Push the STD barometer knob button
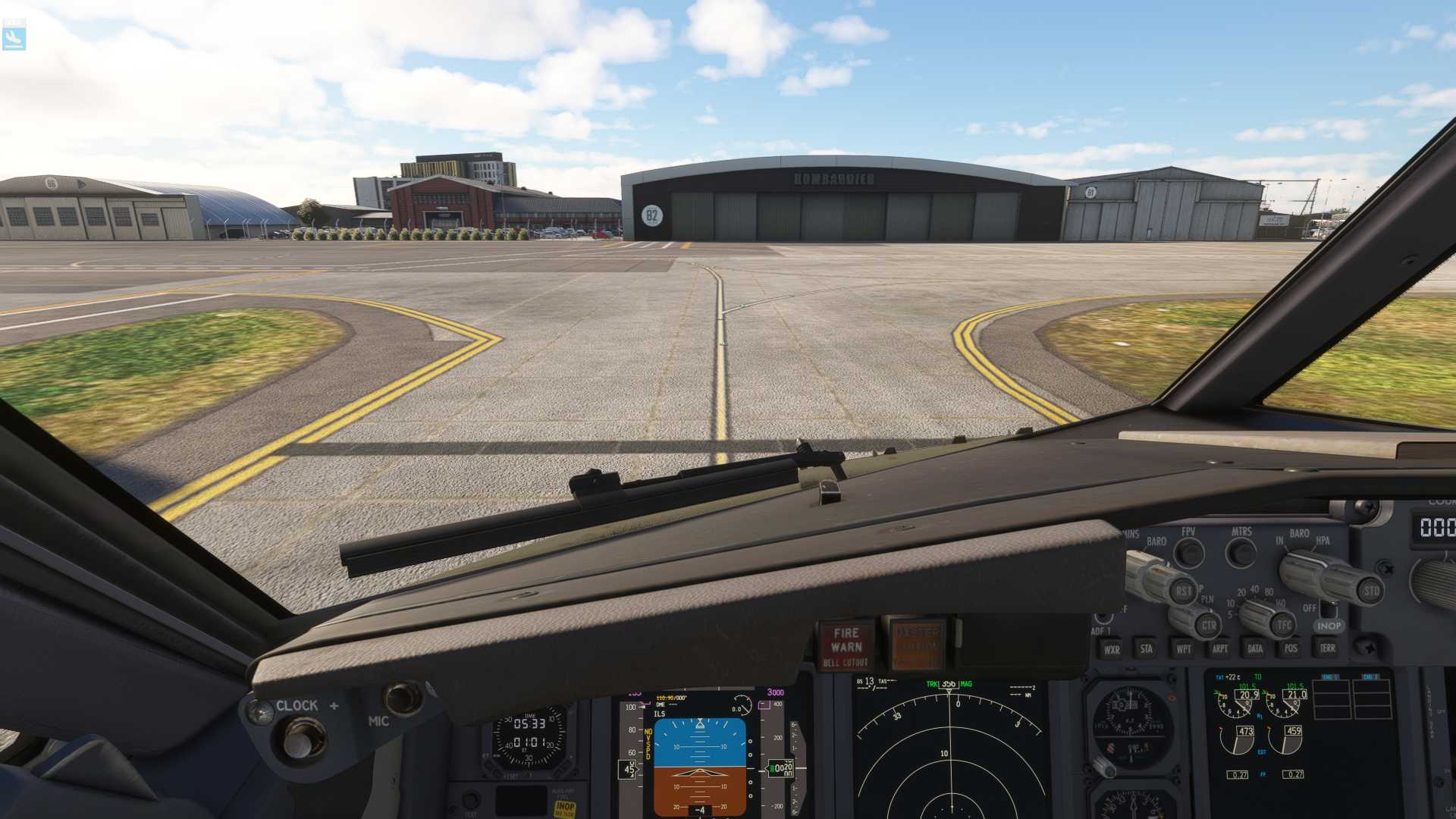1456x819 pixels. [x=1371, y=591]
